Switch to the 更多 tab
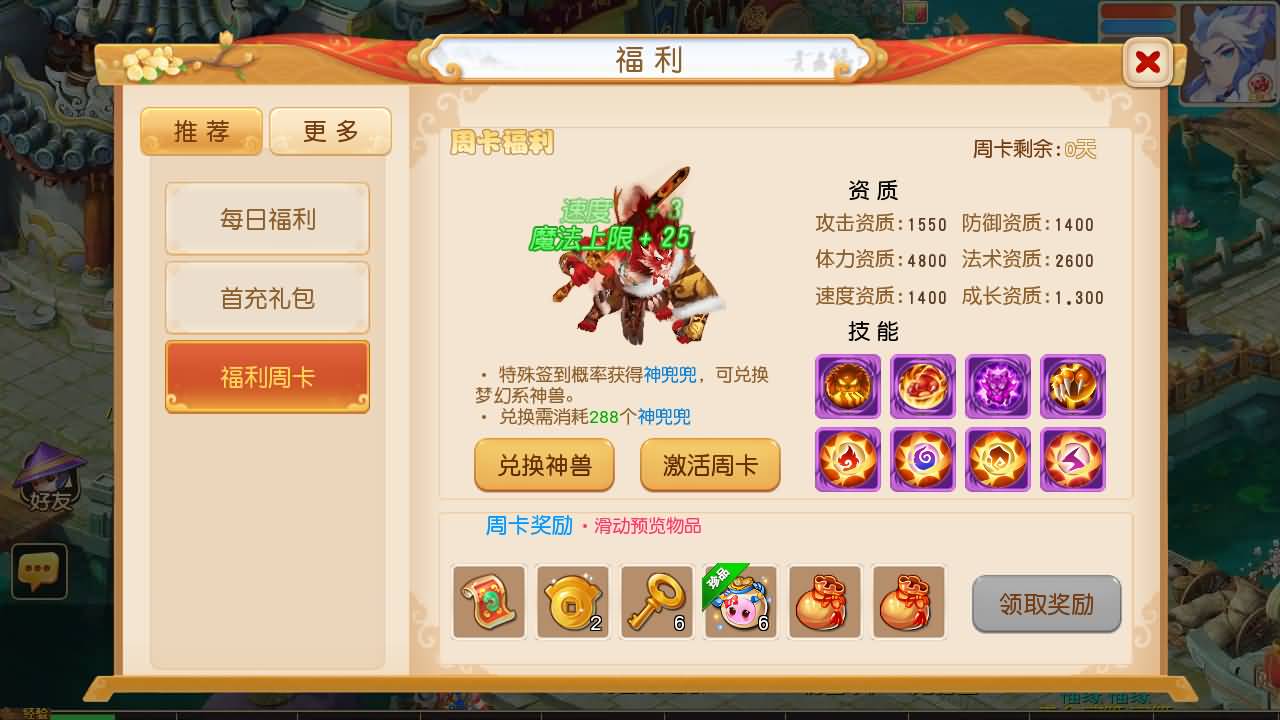The image size is (1280, 720). click(330, 131)
